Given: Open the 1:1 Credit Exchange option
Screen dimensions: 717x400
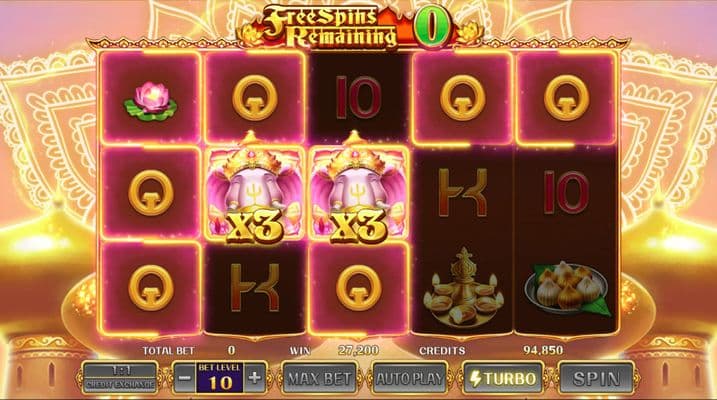Looking at the screenshot, I should coord(119,377).
